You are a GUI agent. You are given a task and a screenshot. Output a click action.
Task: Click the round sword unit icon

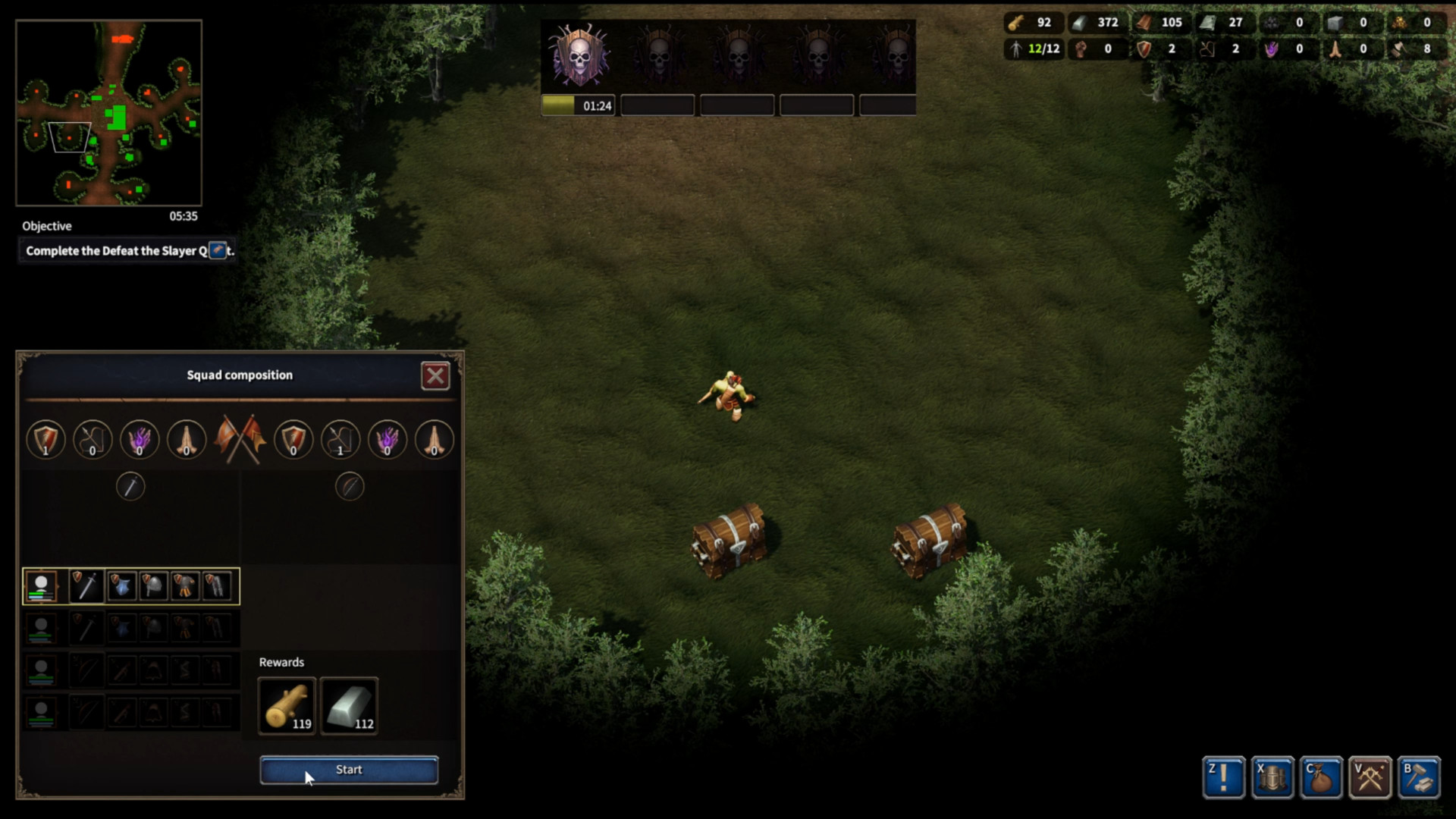coord(130,486)
